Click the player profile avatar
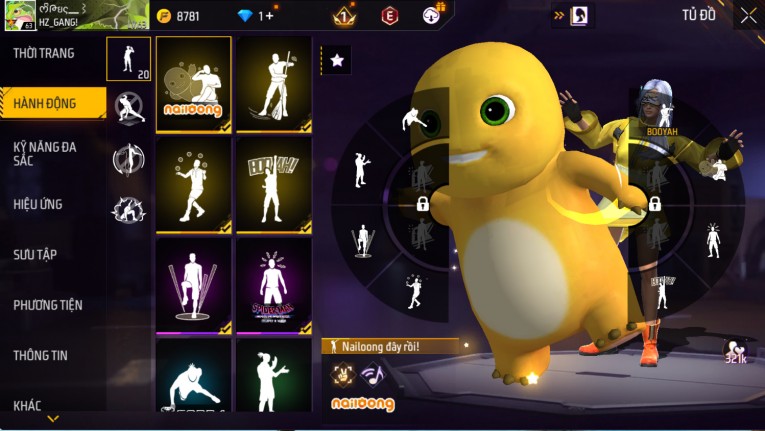 coord(18,15)
